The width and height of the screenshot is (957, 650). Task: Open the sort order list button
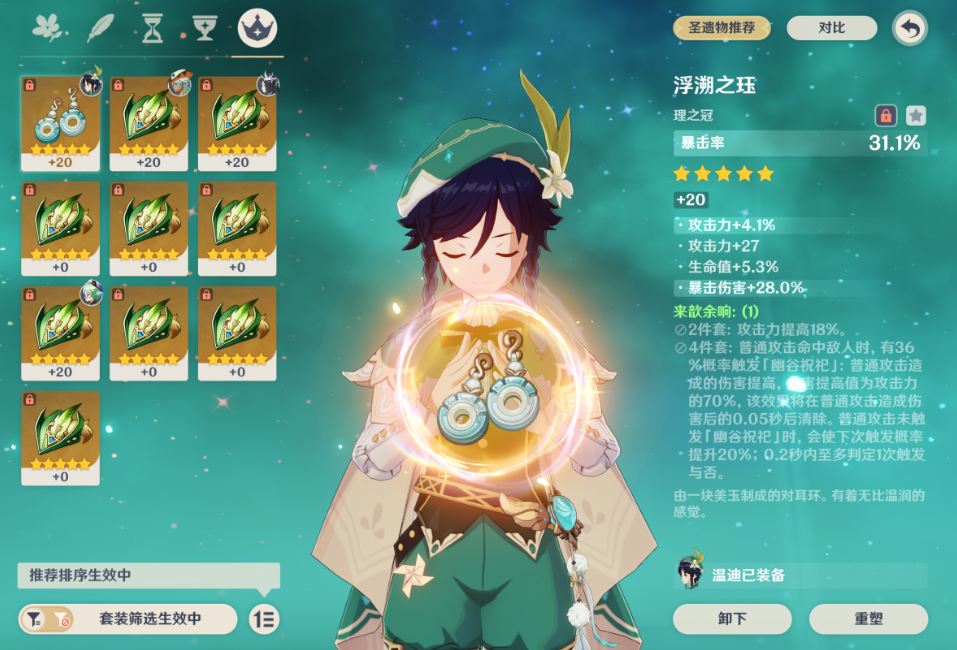264,619
